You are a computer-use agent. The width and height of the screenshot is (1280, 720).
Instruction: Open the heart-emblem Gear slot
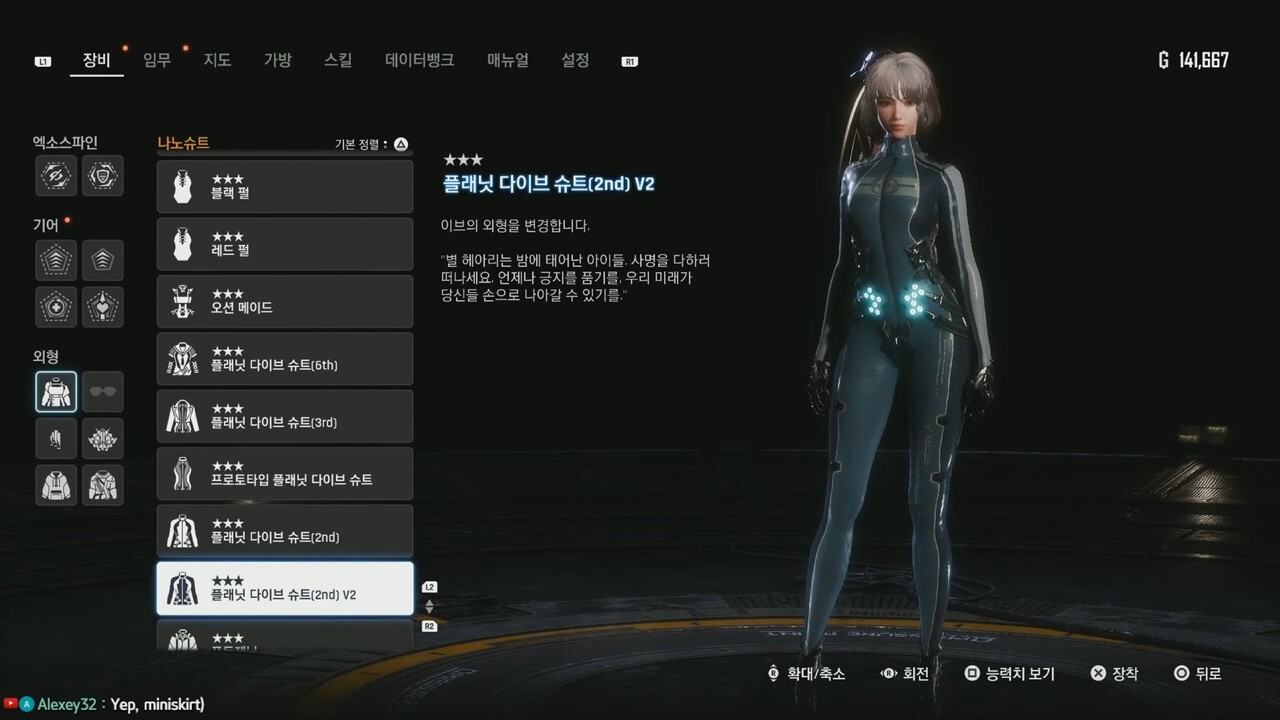(x=103, y=306)
